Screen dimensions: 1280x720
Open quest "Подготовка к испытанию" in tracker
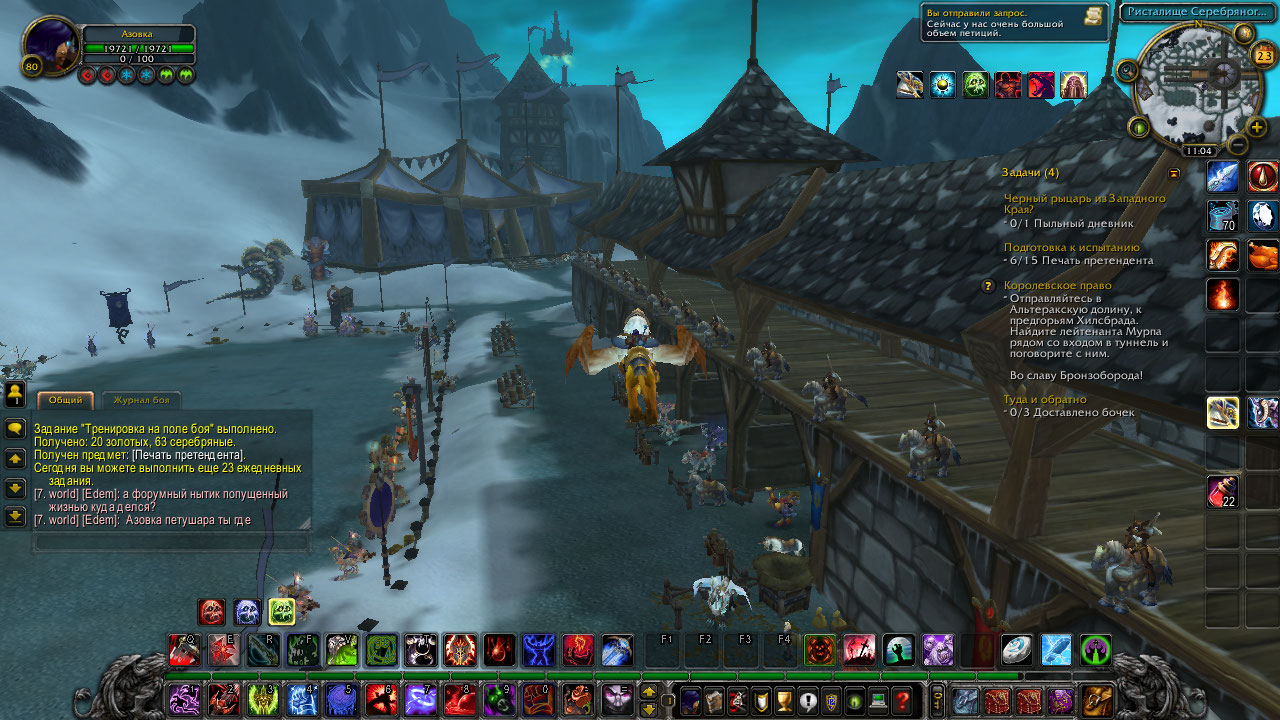(1071, 247)
